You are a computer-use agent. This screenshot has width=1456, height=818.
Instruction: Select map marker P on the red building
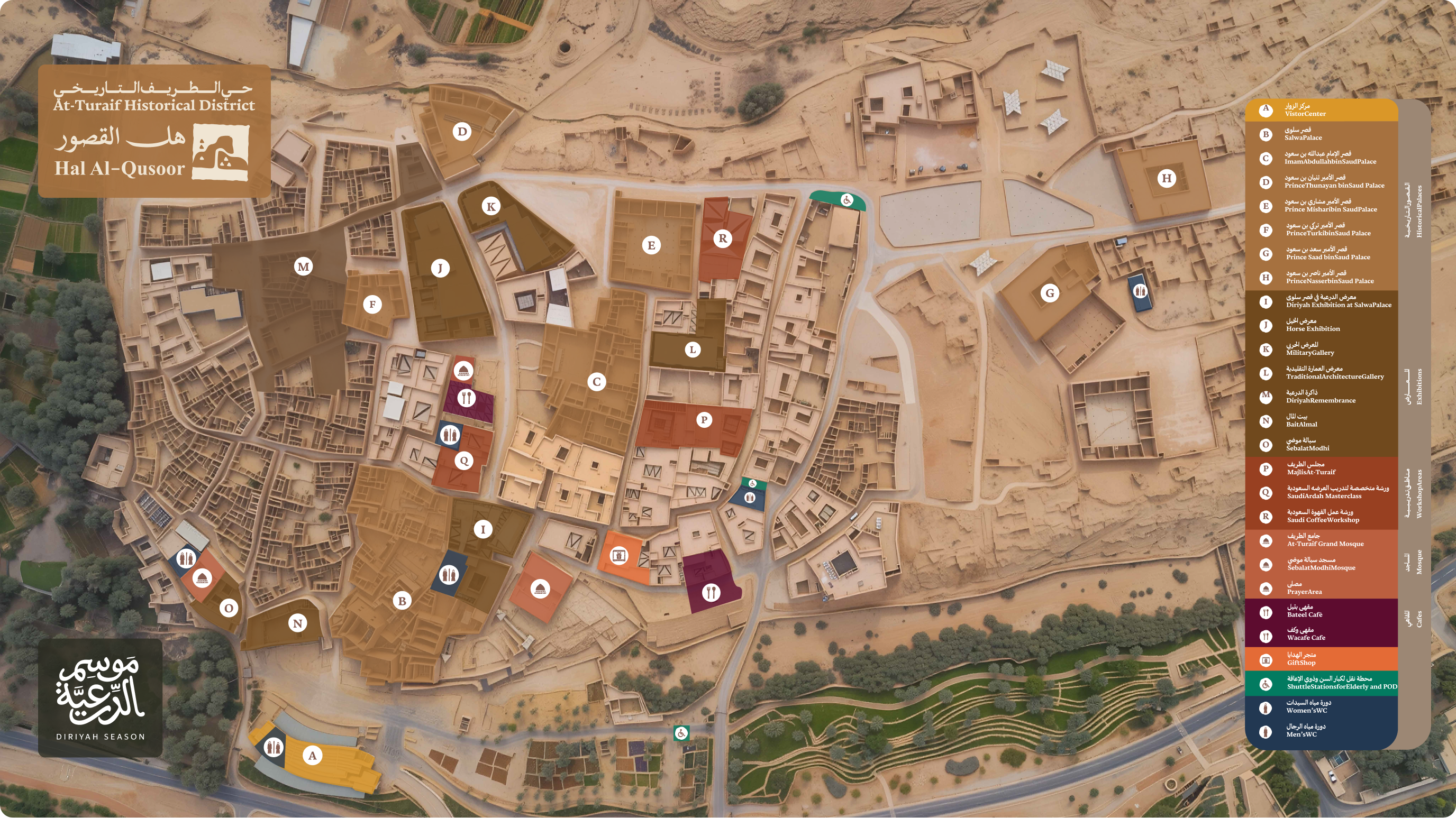click(704, 420)
